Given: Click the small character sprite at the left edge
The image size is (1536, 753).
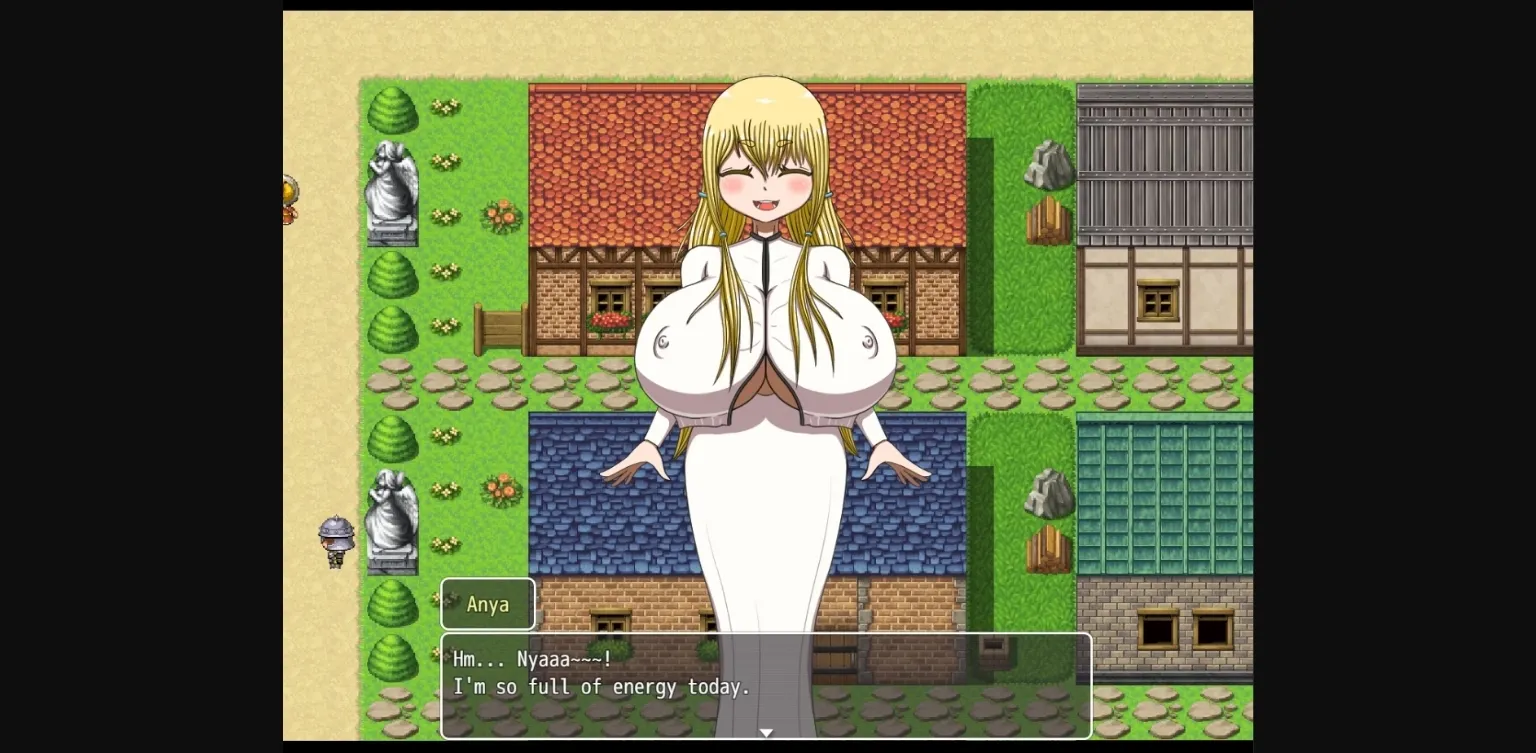Looking at the screenshot, I should (x=288, y=198).
